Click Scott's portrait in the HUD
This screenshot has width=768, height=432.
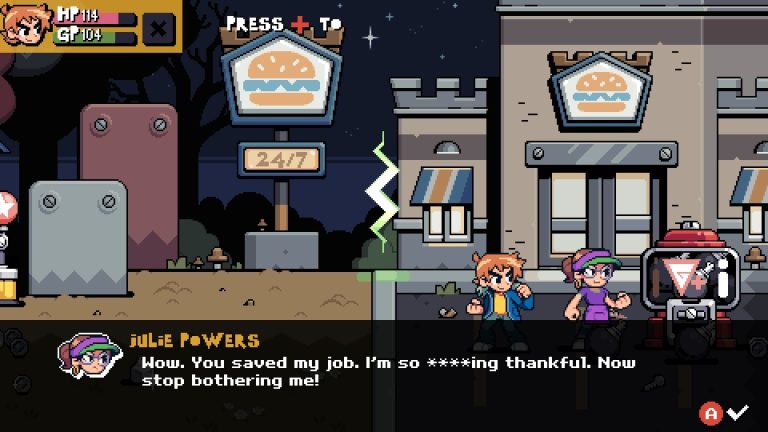pyautogui.click(x=24, y=25)
